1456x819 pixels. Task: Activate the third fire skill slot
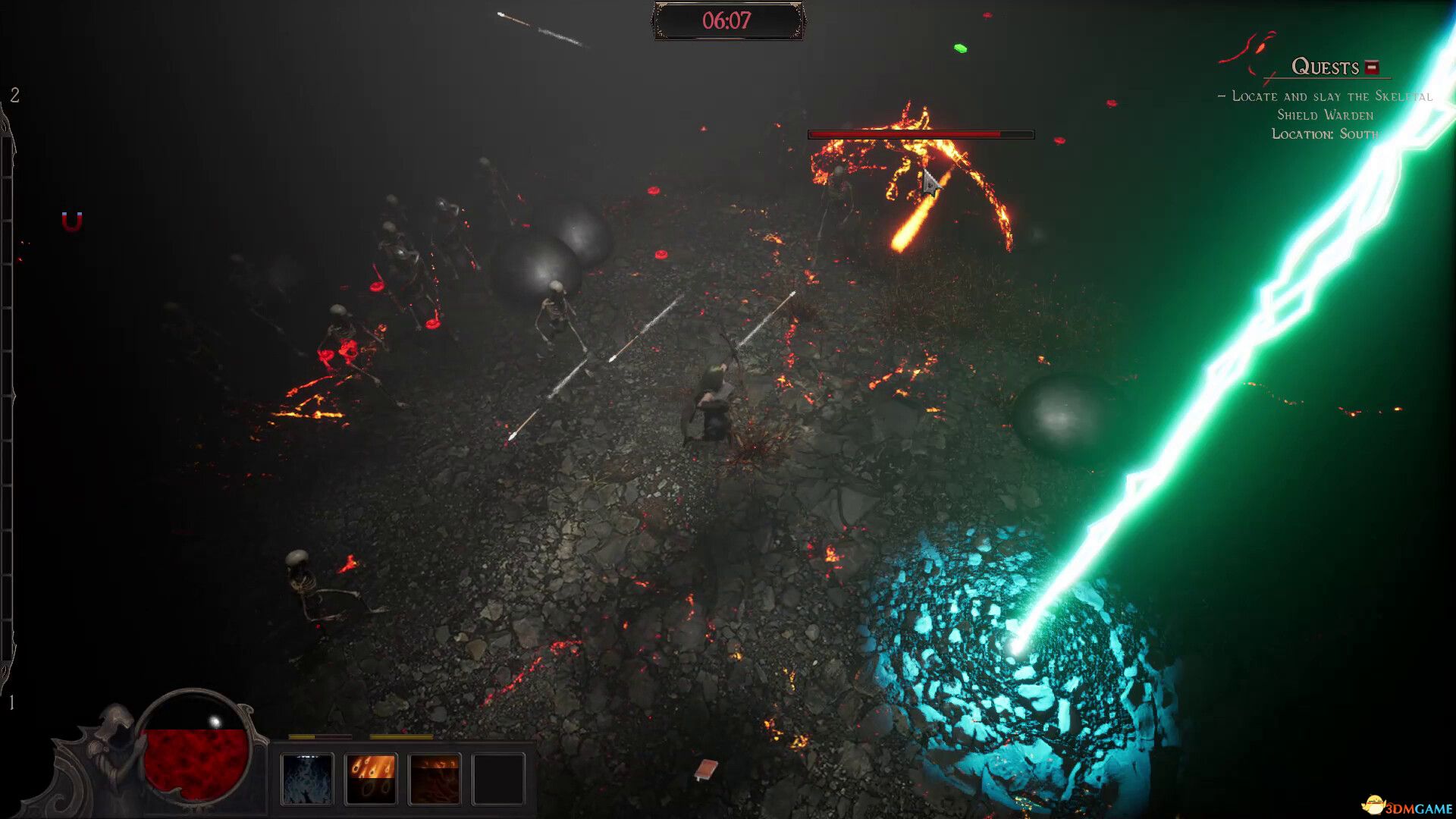[436, 777]
